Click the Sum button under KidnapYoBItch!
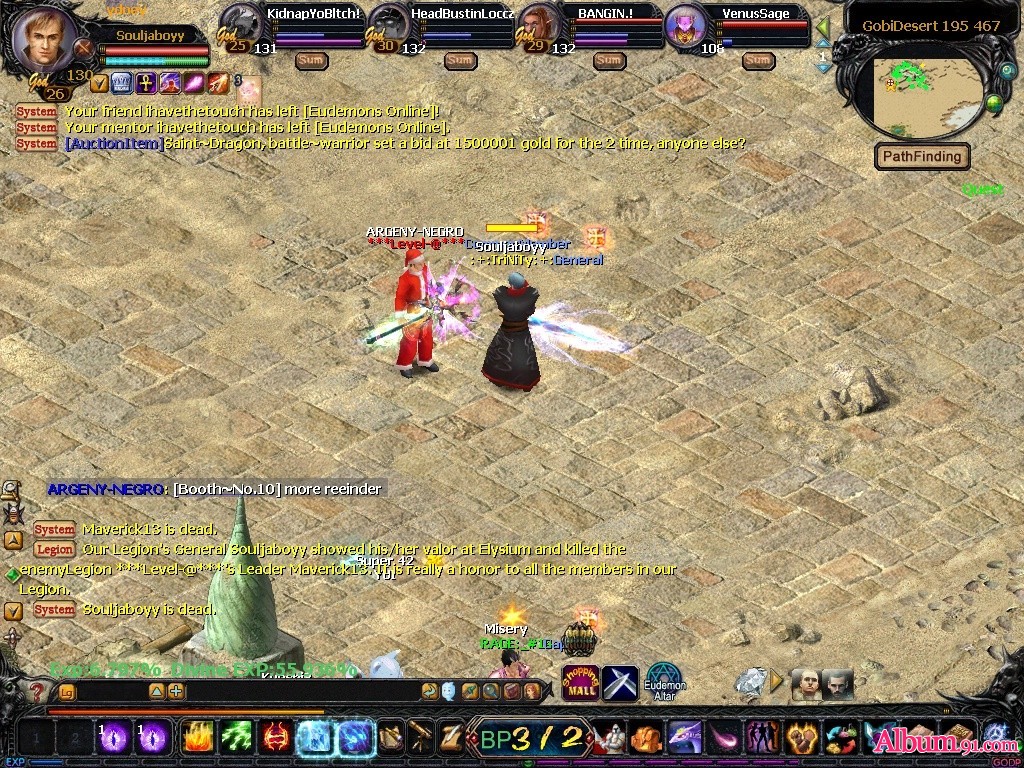This screenshot has height=768, width=1024. [x=311, y=60]
